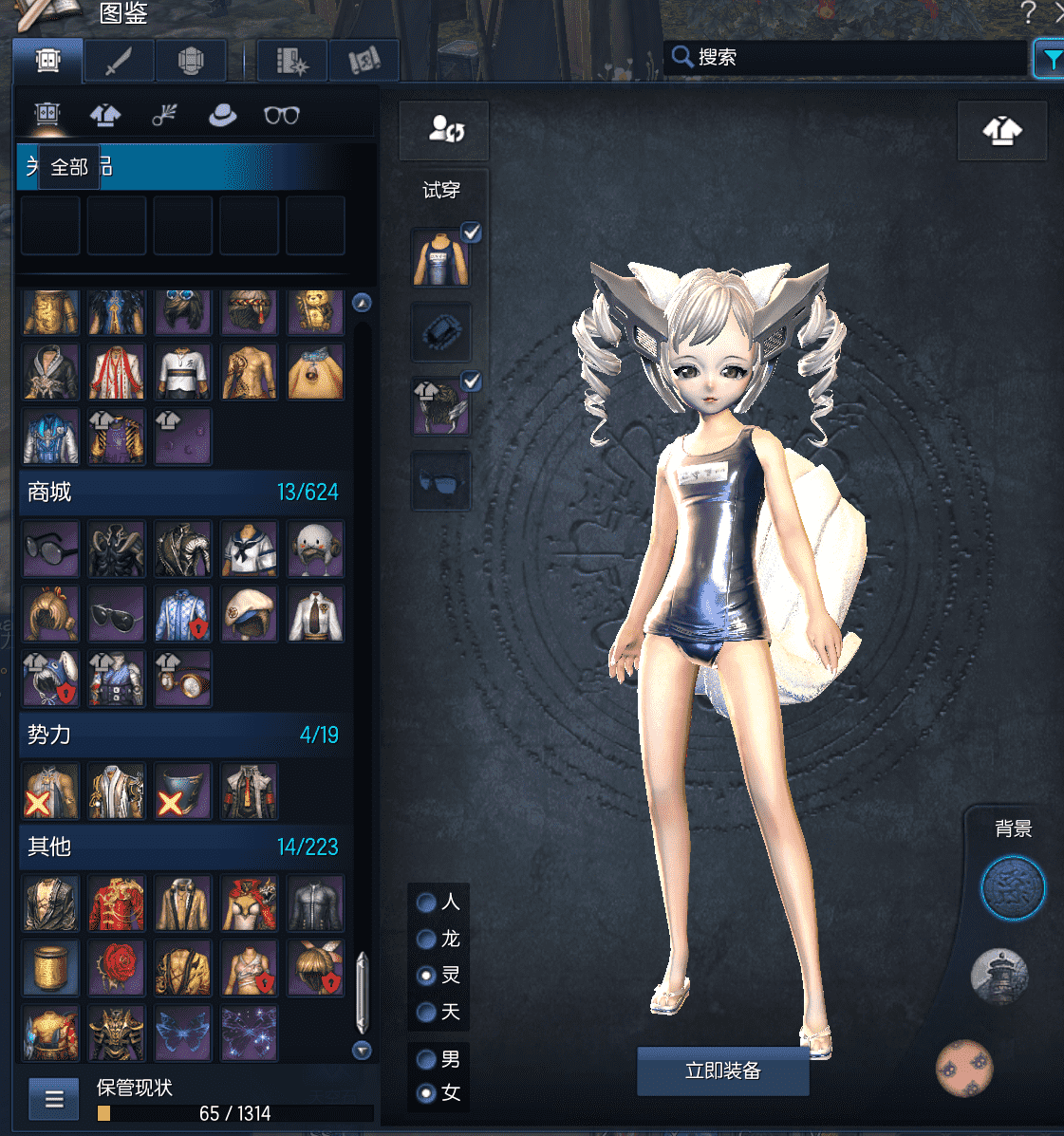Image resolution: width=1064 pixels, height=1136 pixels.
Task: Expand the 商城 shop section header
Action: (x=182, y=492)
